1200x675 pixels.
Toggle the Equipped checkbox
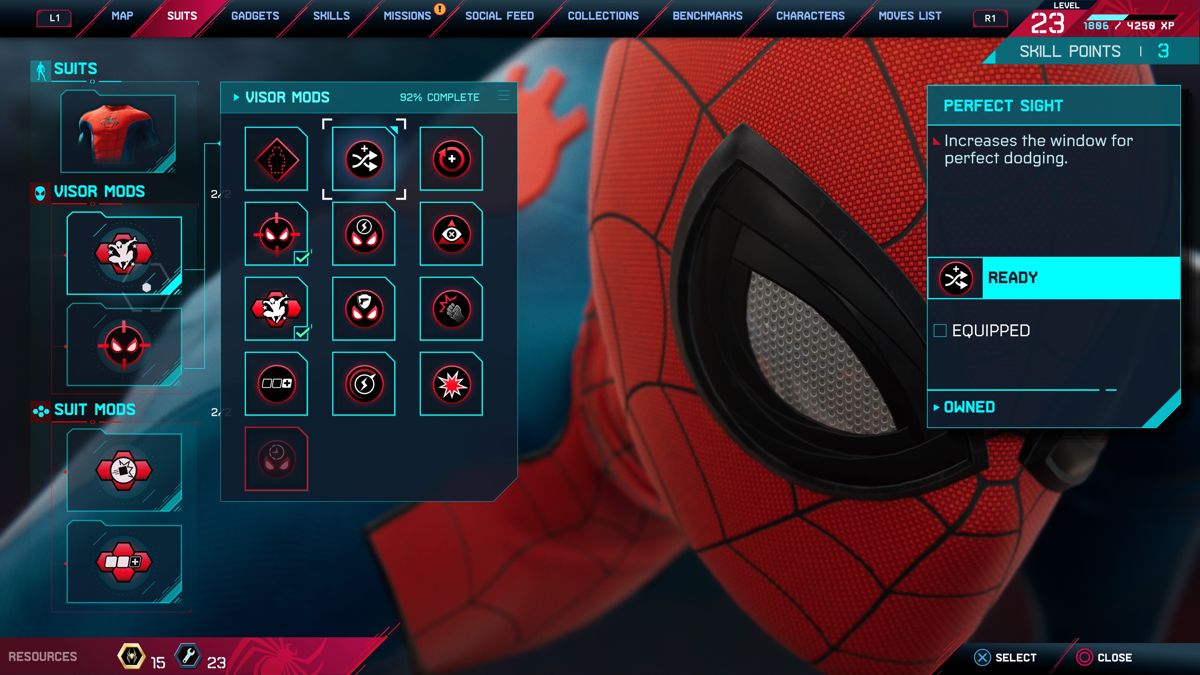coord(940,331)
